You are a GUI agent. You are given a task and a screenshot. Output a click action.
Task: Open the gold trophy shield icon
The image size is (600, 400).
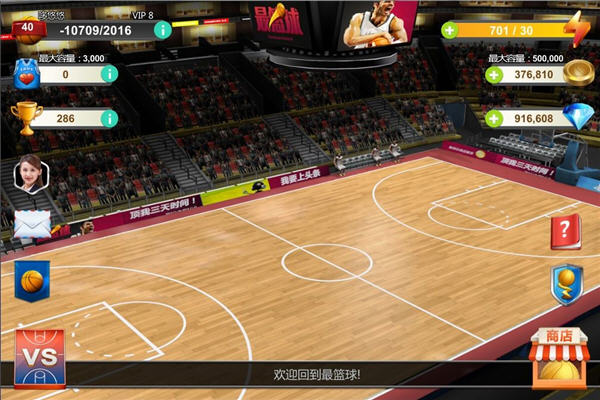[565, 283]
